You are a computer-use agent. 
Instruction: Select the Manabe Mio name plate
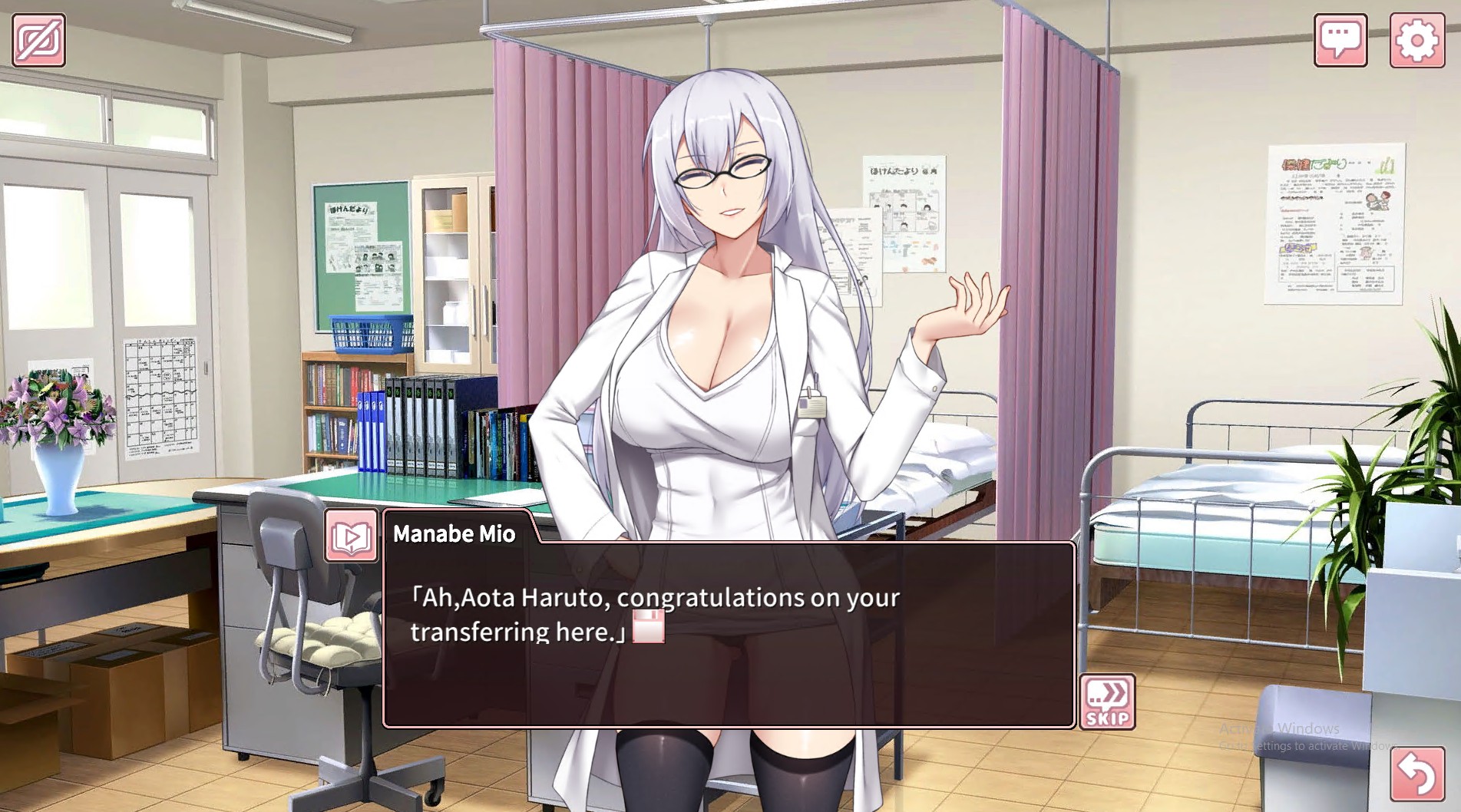(x=456, y=533)
